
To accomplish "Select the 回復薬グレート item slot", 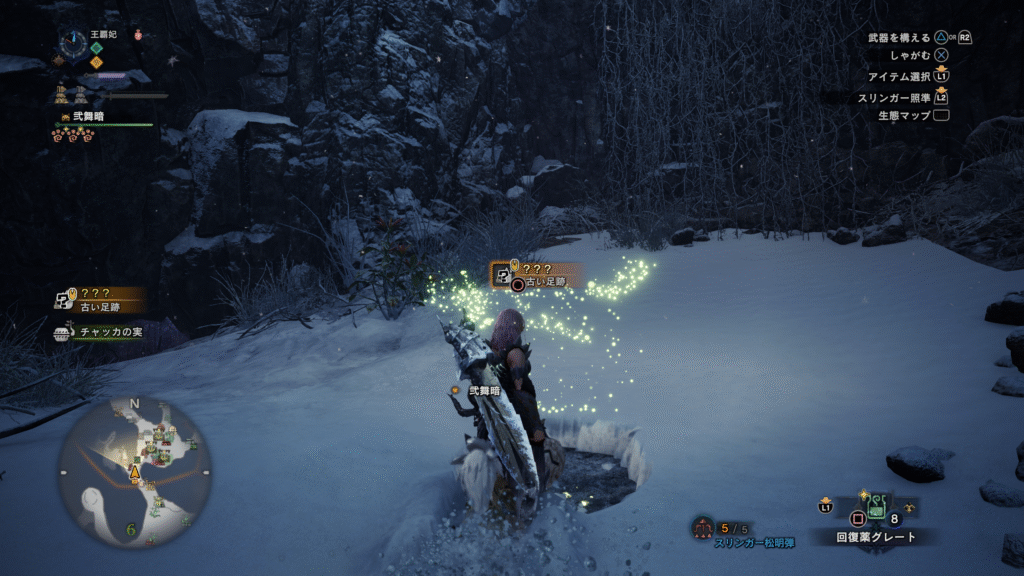I will pyautogui.click(x=874, y=506).
